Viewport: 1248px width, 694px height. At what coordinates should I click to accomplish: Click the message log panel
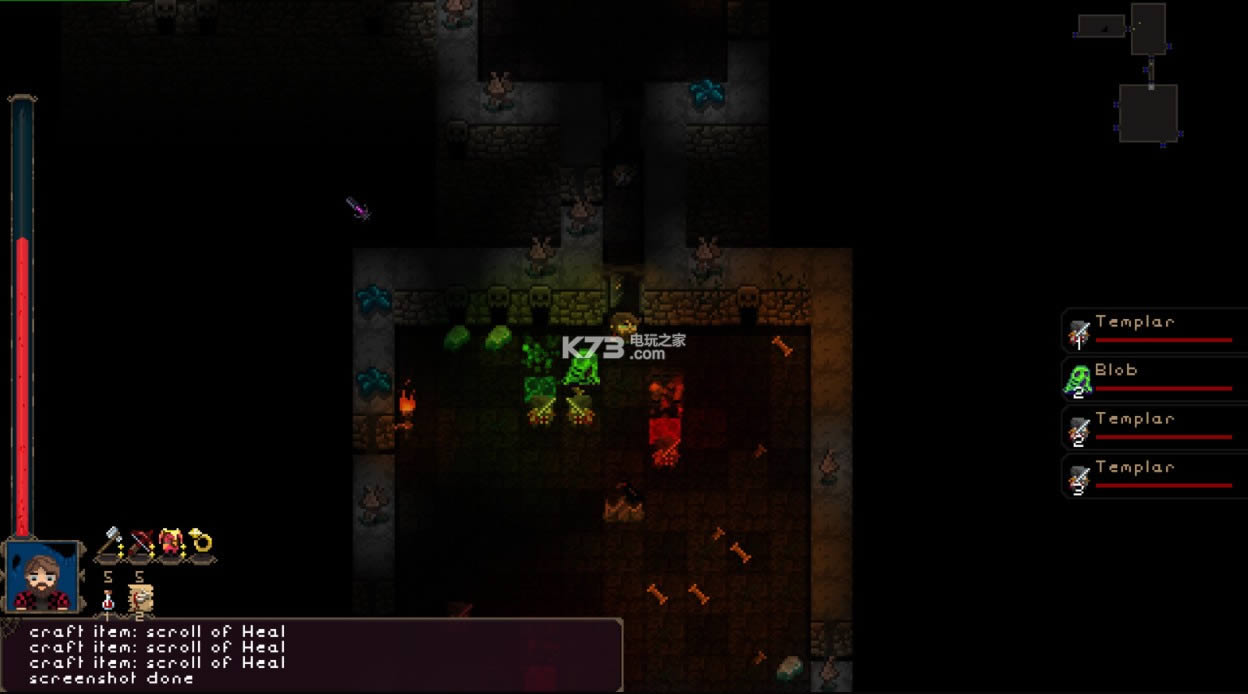pos(310,655)
